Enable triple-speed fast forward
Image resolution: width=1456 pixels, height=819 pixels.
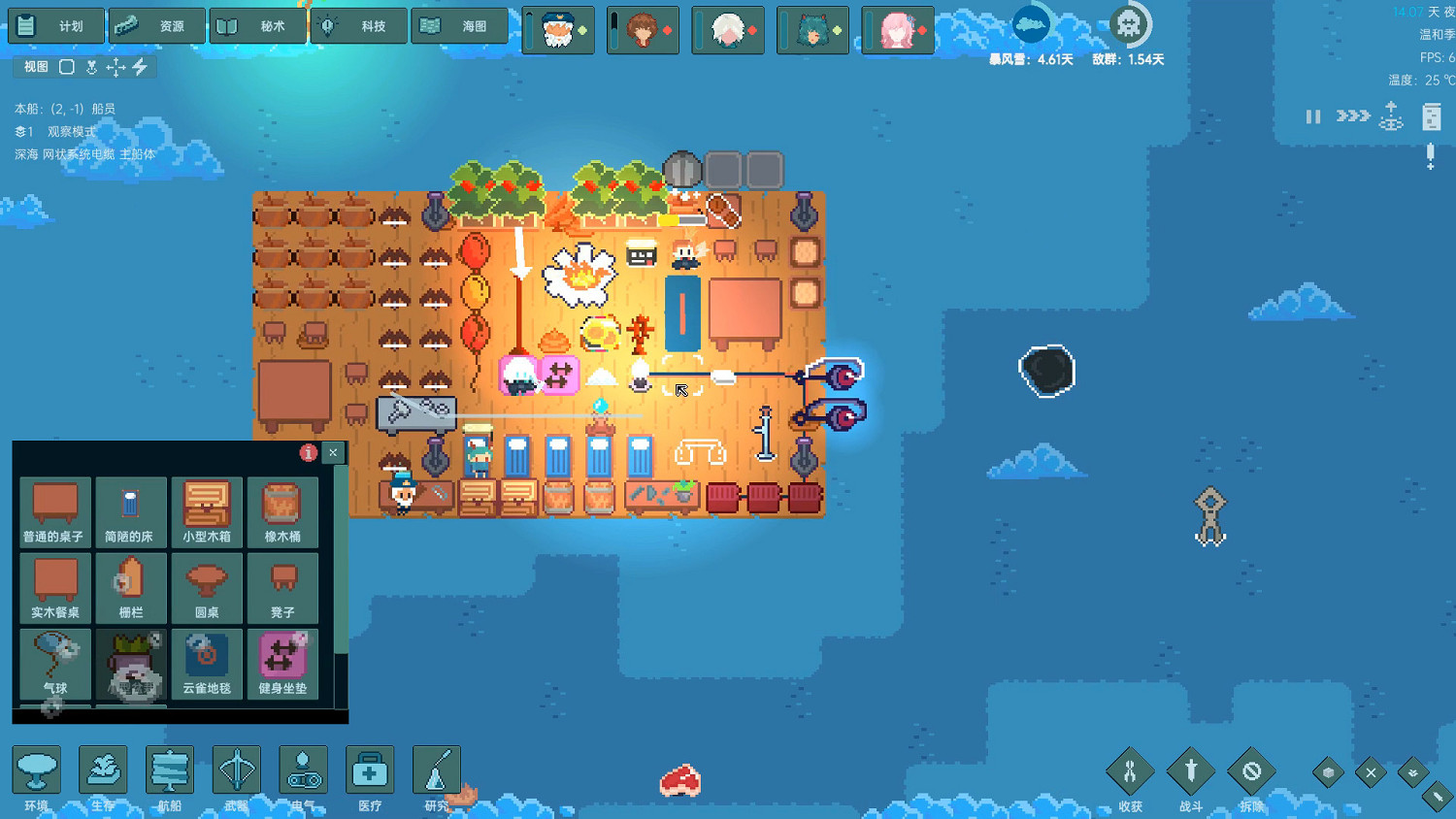1351,116
